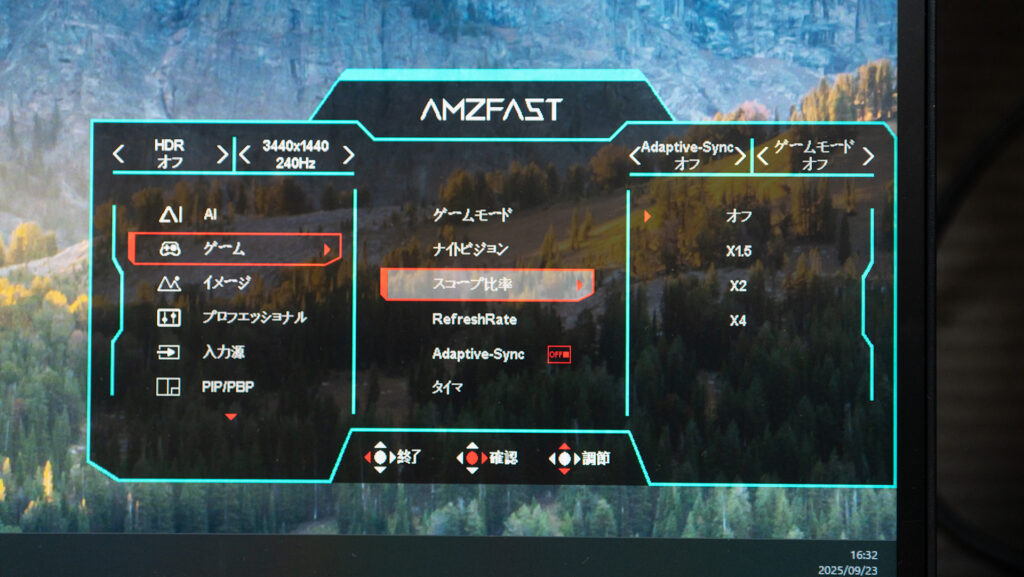This screenshot has width=1024, height=577.
Task: Choose the highlighted スコープ比率 entry
Action: [x=487, y=285]
